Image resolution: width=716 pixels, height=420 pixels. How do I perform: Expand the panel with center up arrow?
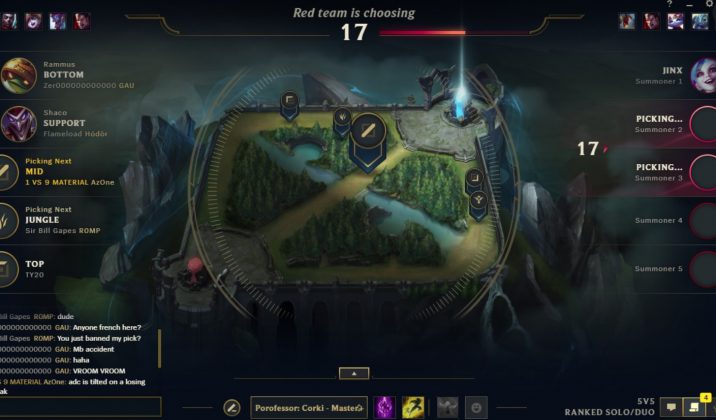(353, 373)
